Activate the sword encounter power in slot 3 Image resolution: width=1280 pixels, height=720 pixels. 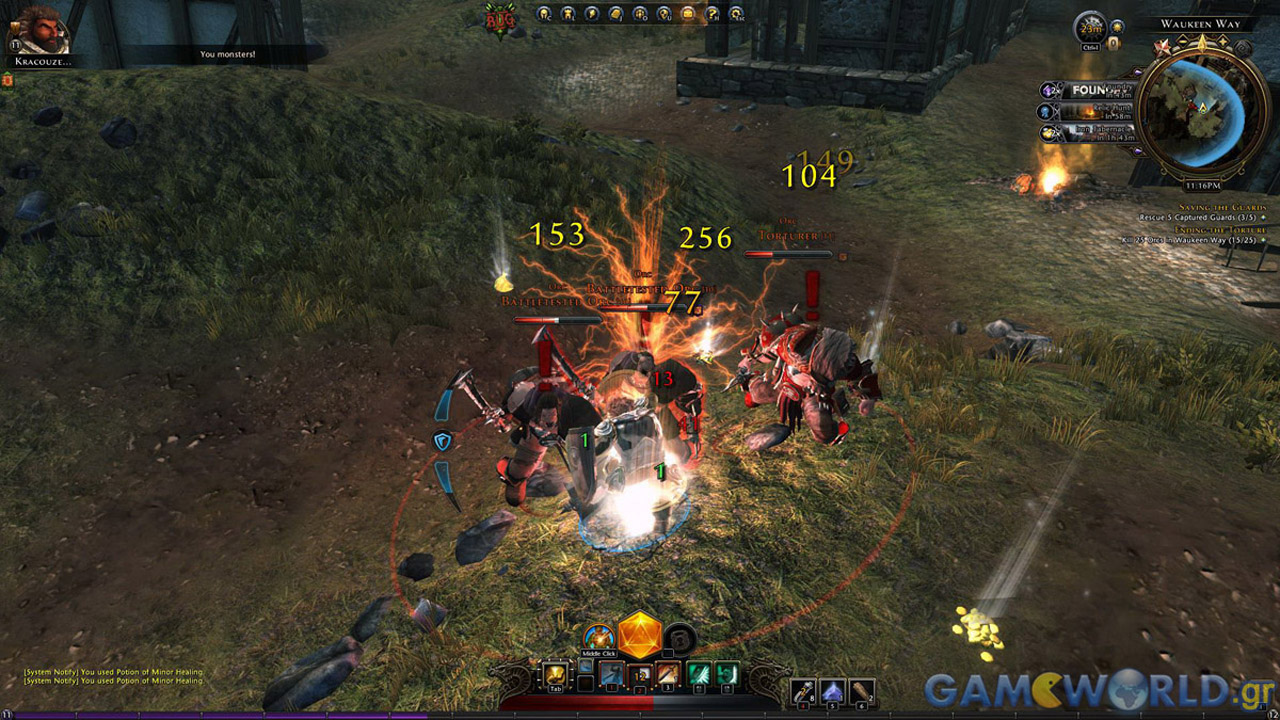click(x=668, y=675)
